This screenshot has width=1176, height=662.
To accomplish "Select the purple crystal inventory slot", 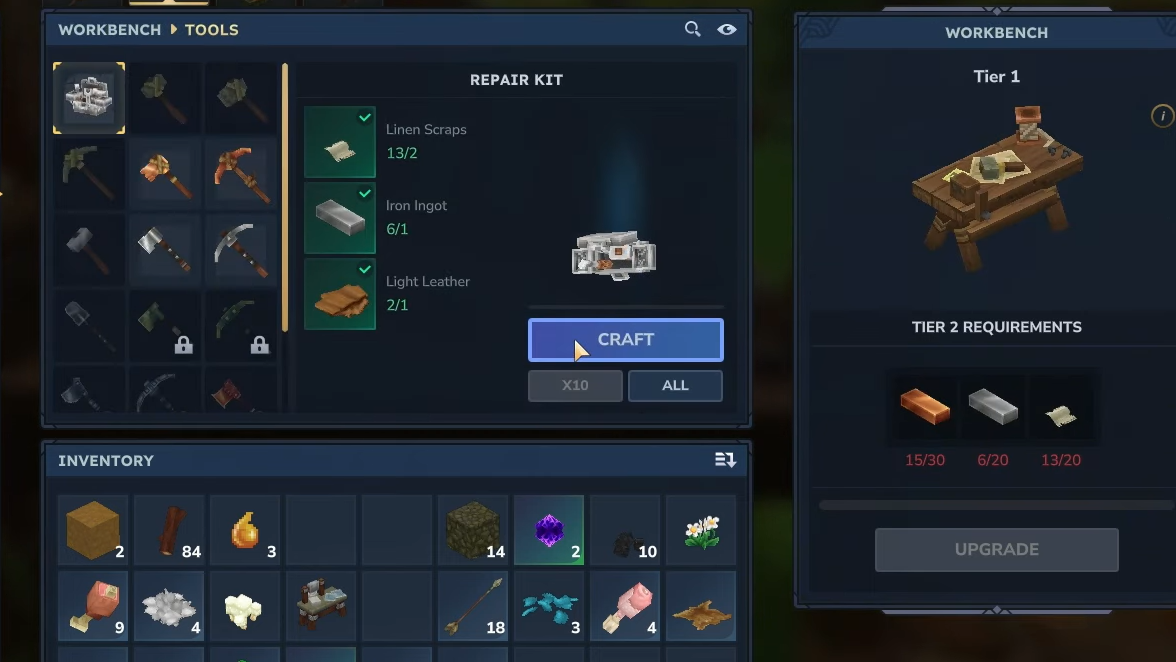I will 549,530.
